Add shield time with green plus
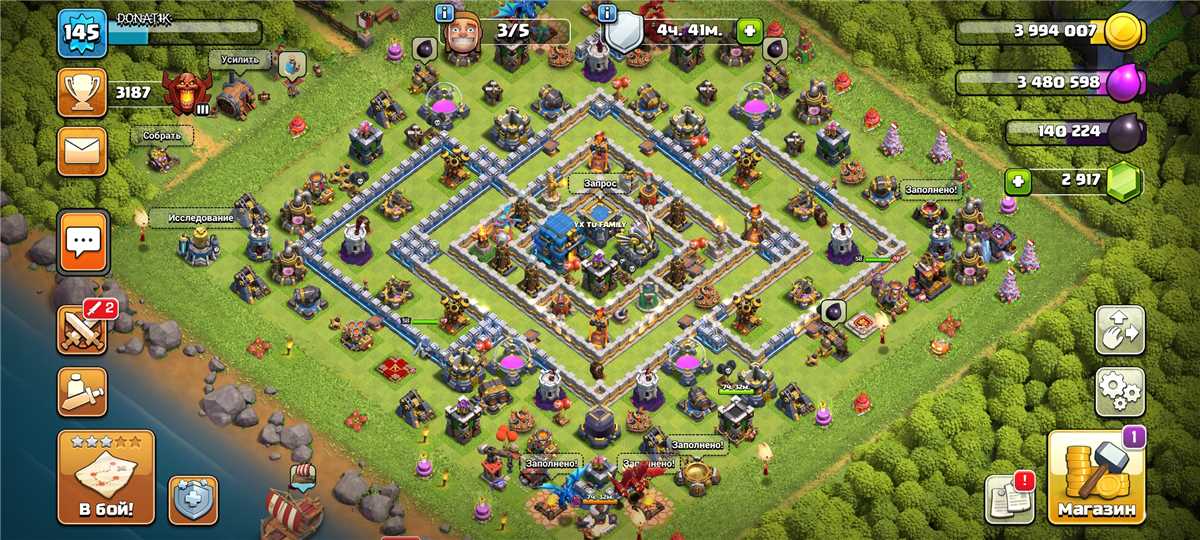This screenshot has width=1200, height=540. coord(748,31)
